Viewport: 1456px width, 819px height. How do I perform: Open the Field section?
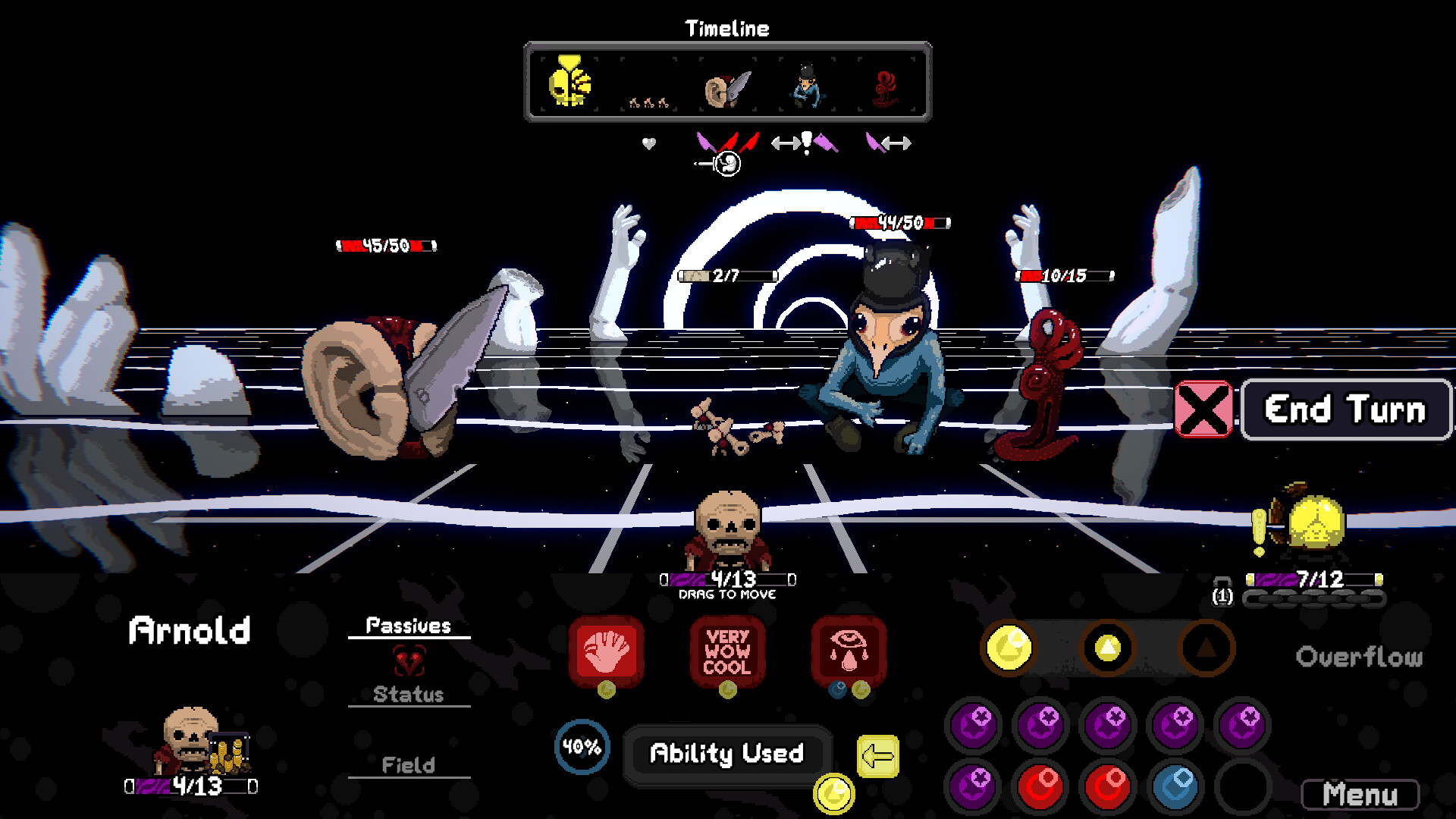tap(409, 765)
